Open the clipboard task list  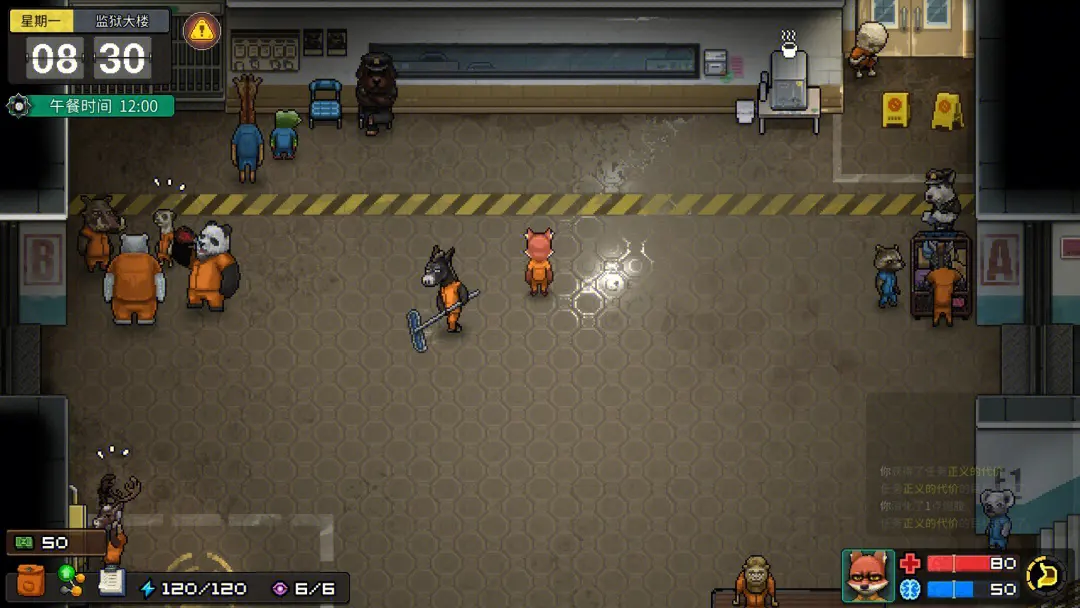[111, 581]
